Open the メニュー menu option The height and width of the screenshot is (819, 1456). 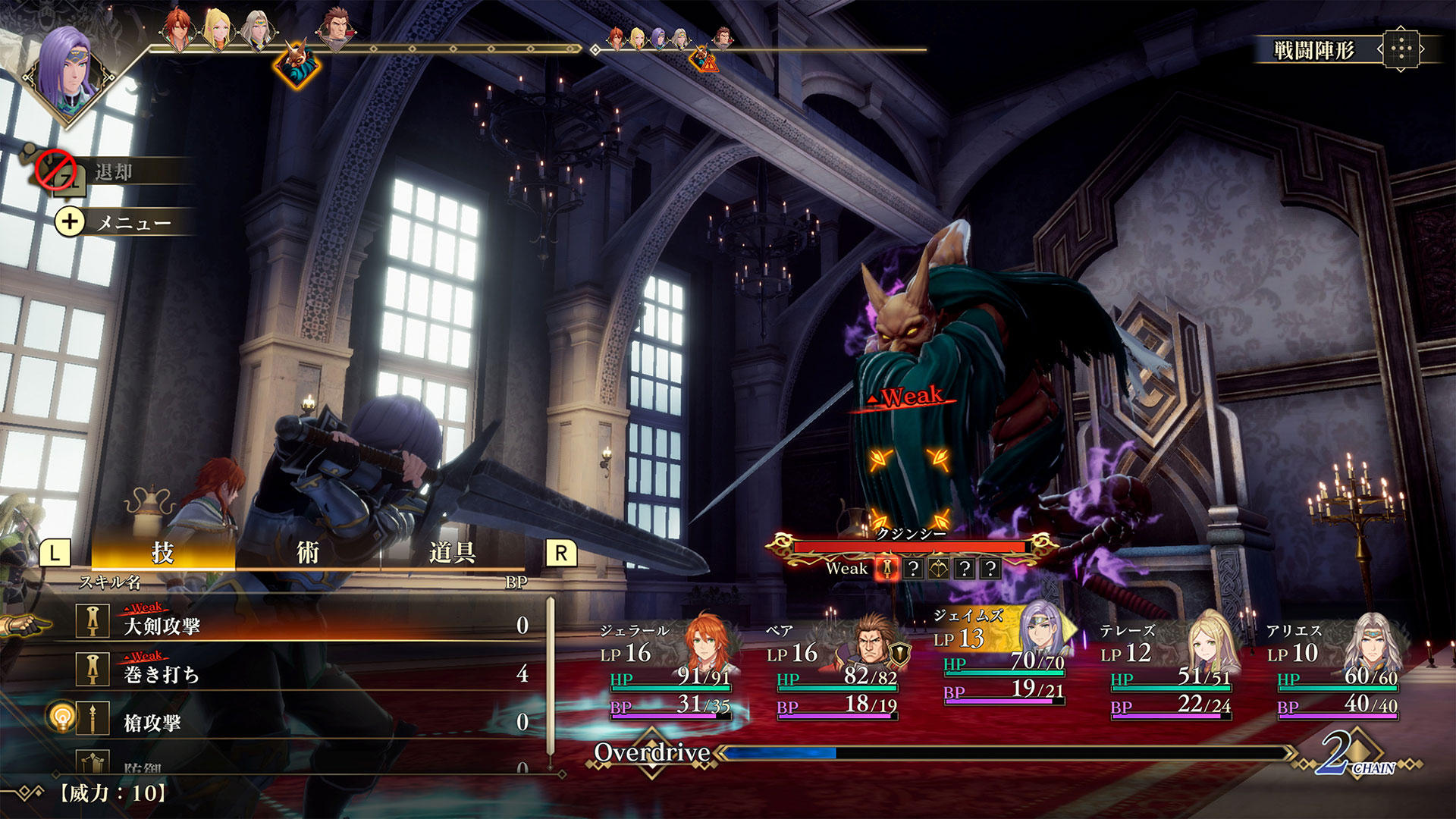point(133,222)
